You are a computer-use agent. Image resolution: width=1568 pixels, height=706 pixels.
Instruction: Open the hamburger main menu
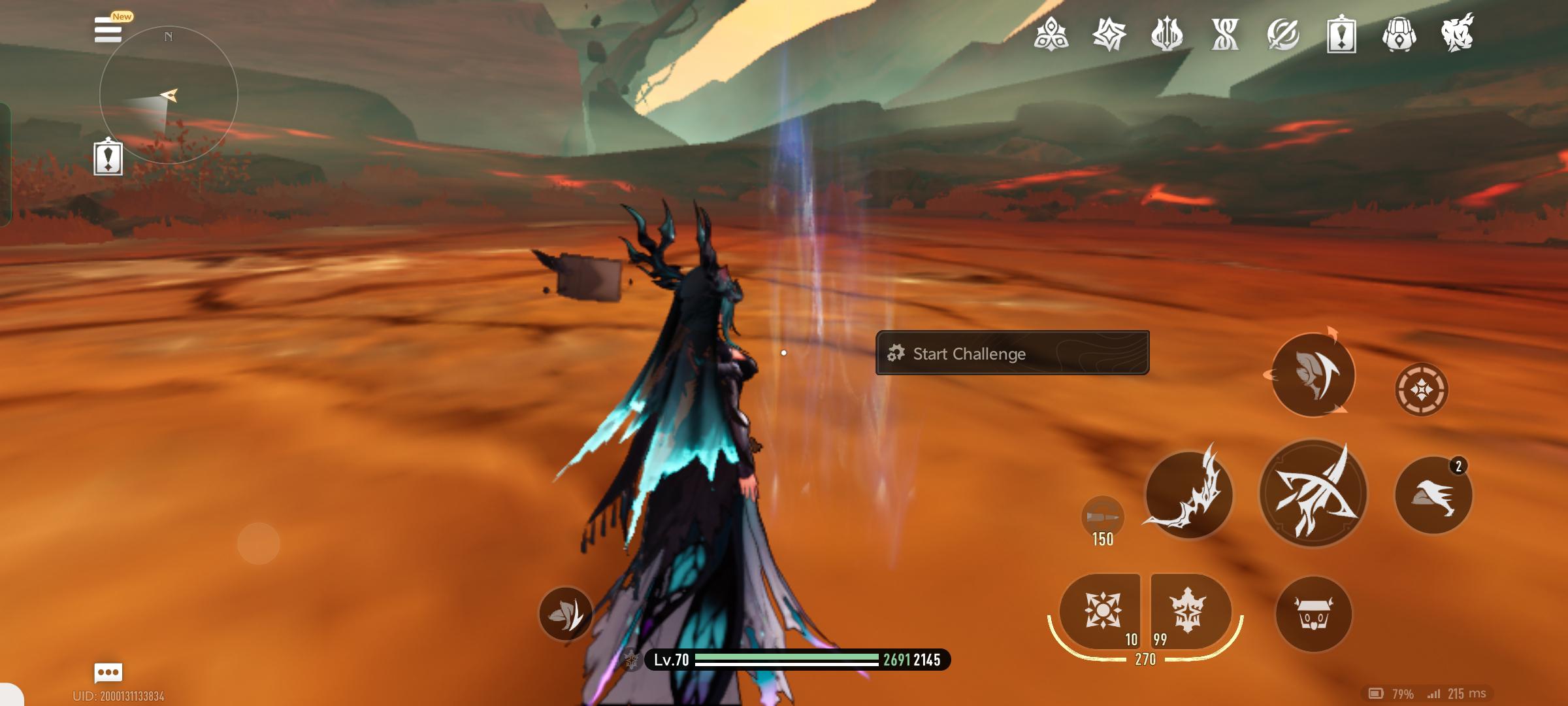click(108, 30)
